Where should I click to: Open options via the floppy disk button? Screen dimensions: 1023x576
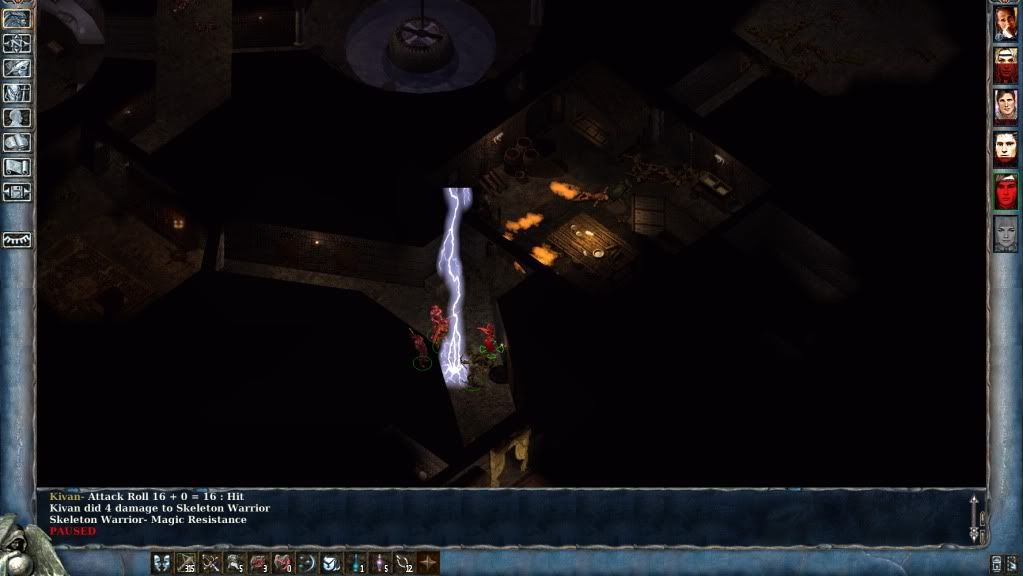pos(17,192)
